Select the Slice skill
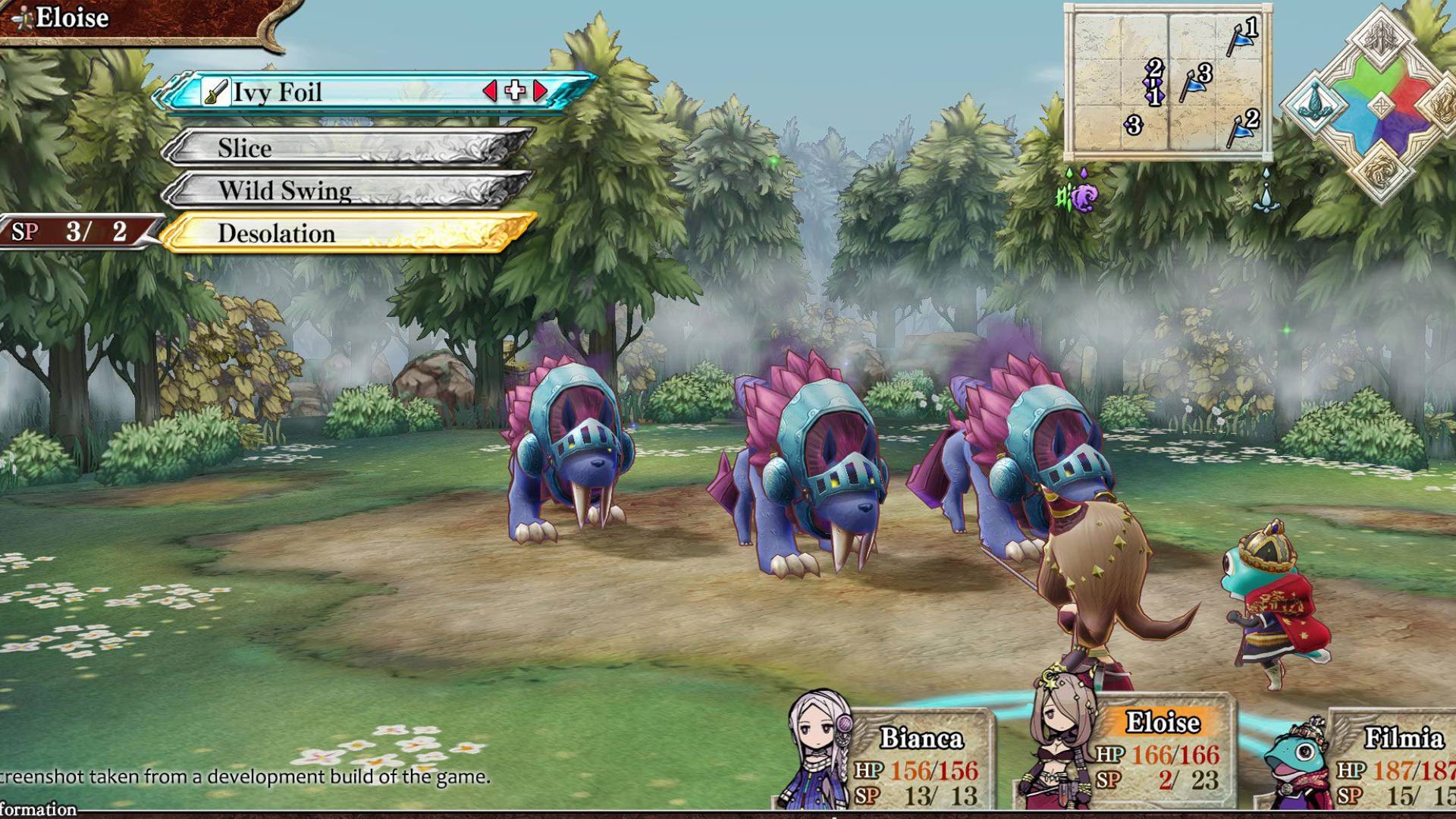This screenshot has width=1456, height=819. (x=349, y=148)
